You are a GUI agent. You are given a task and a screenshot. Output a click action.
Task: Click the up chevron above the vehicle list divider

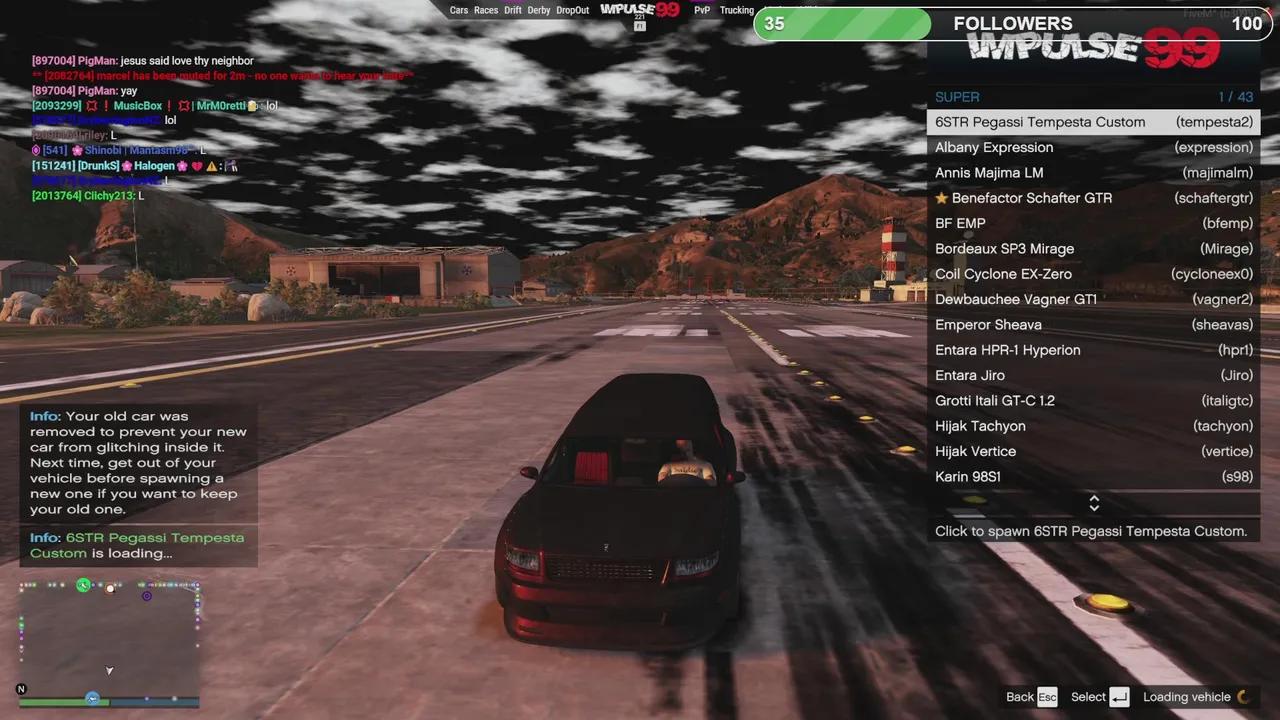tap(1093, 499)
